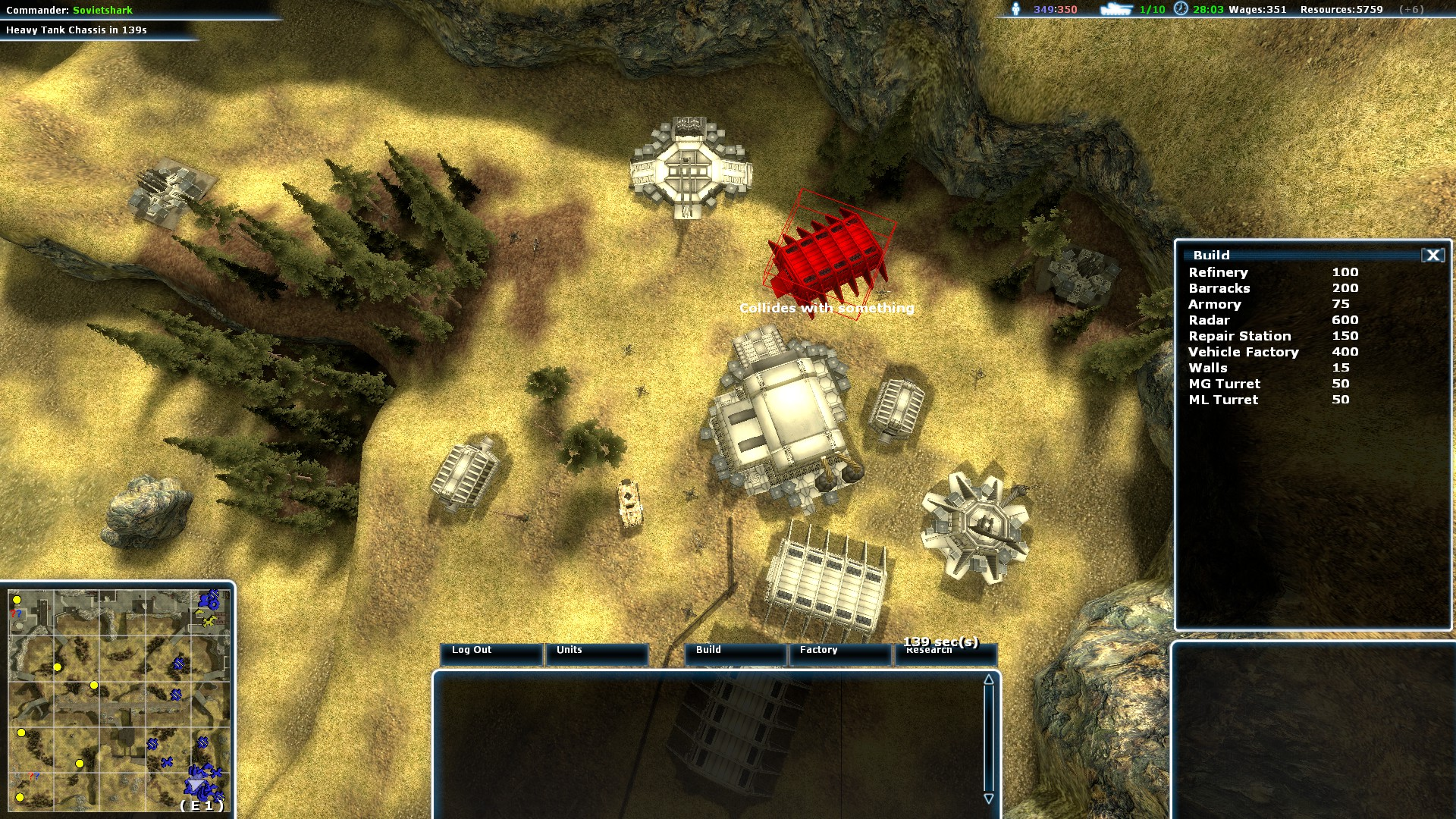This screenshot has width=1456, height=819.
Task: Pick Walls in the build menu
Action: [1207, 368]
